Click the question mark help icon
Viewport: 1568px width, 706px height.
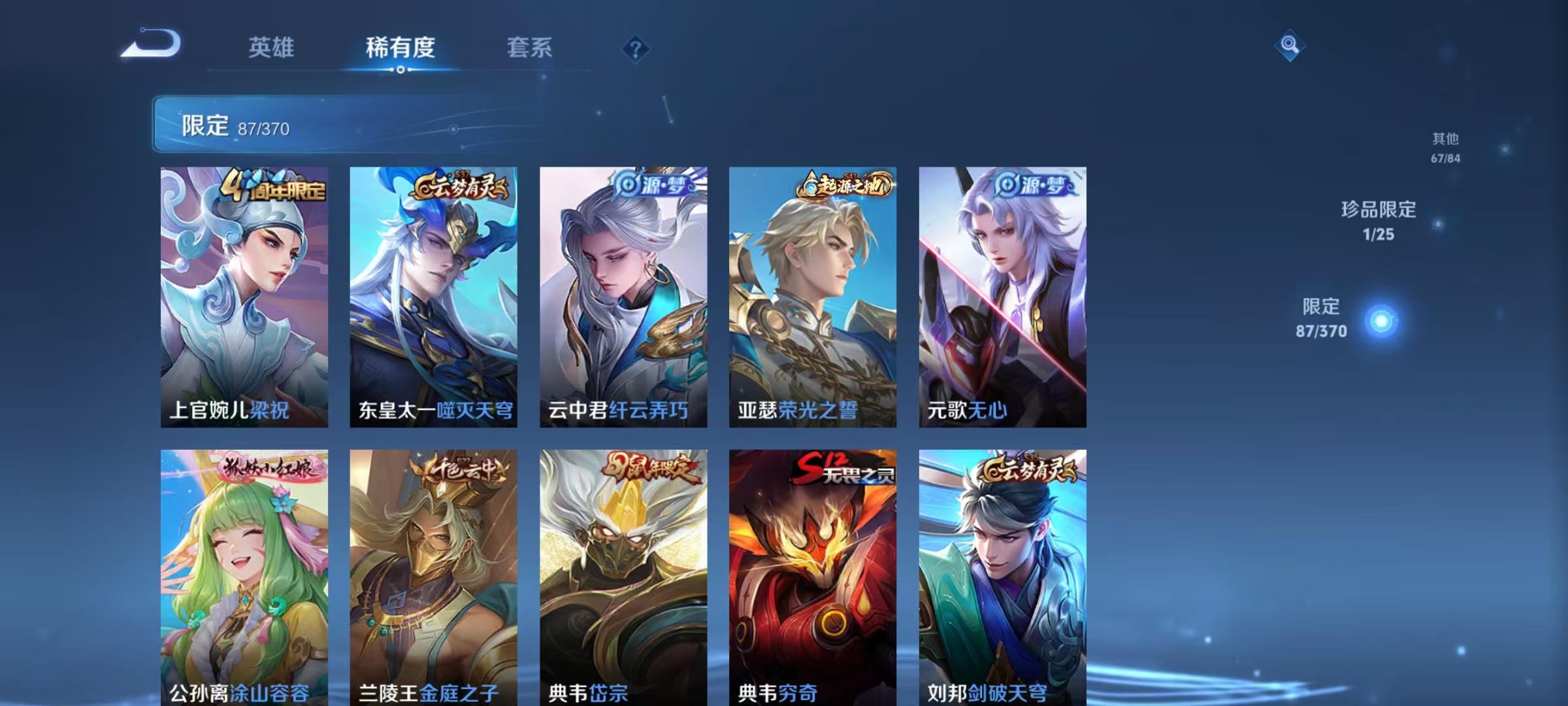click(634, 49)
